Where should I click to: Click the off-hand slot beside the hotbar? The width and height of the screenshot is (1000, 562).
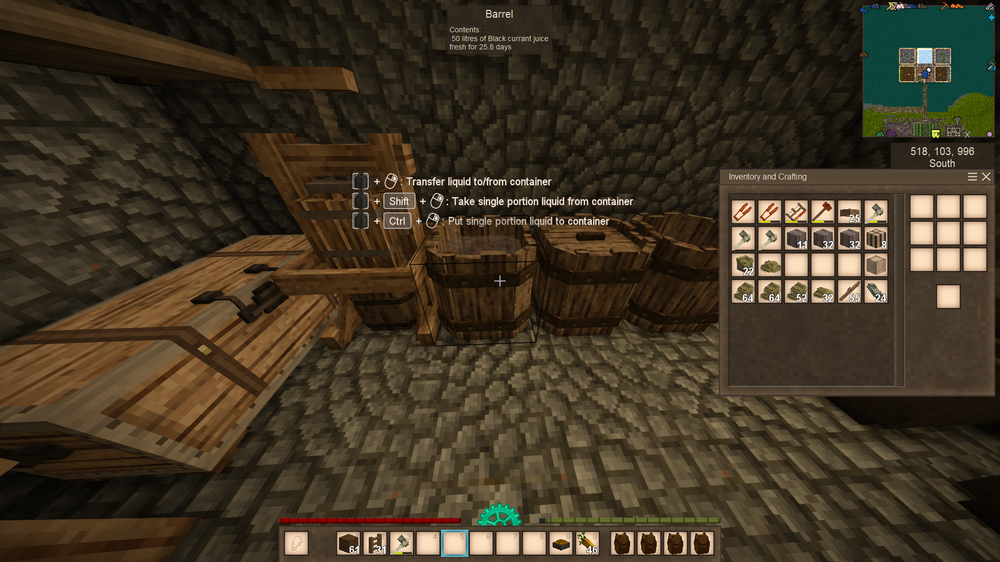click(297, 543)
